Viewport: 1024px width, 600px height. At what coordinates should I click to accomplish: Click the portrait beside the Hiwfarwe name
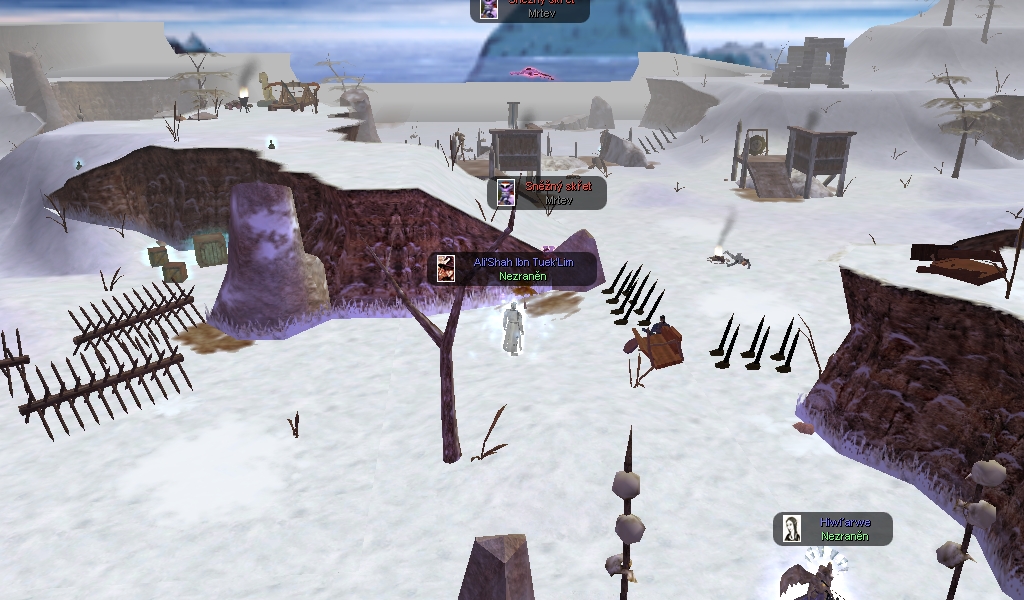792,529
